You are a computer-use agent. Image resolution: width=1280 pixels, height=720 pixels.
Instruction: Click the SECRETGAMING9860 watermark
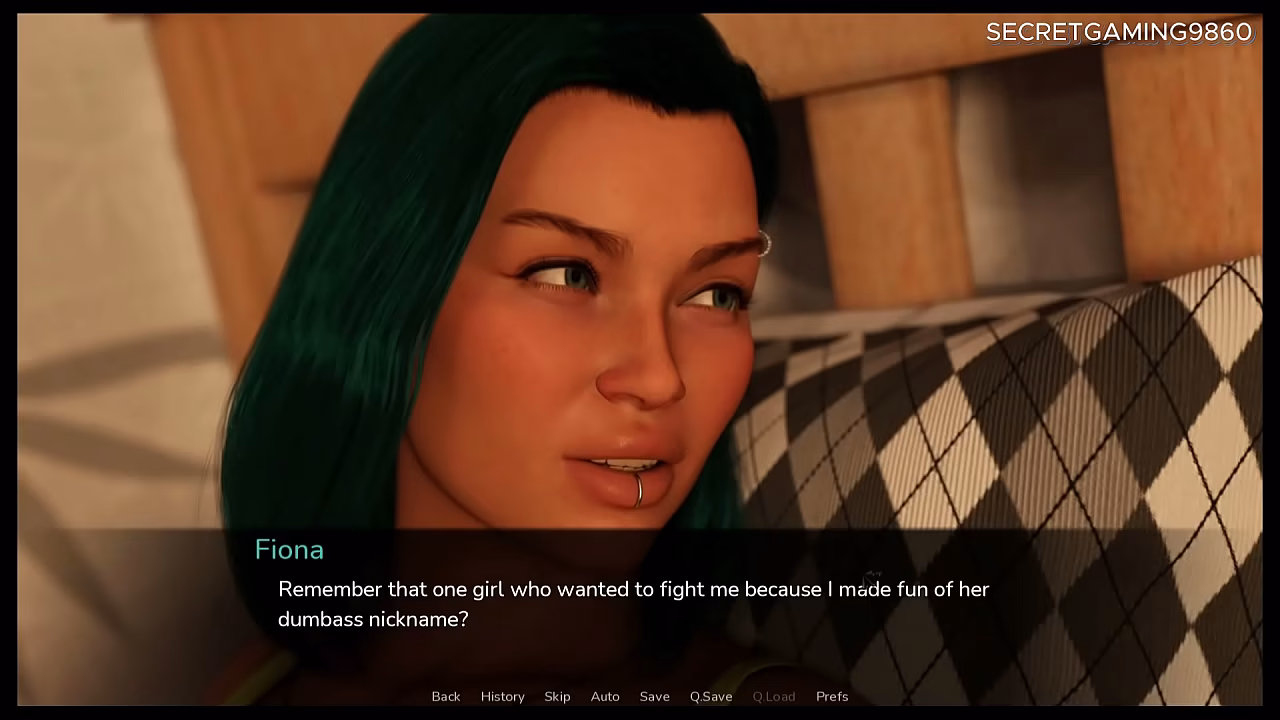pyautogui.click(x=1118, y=32)
